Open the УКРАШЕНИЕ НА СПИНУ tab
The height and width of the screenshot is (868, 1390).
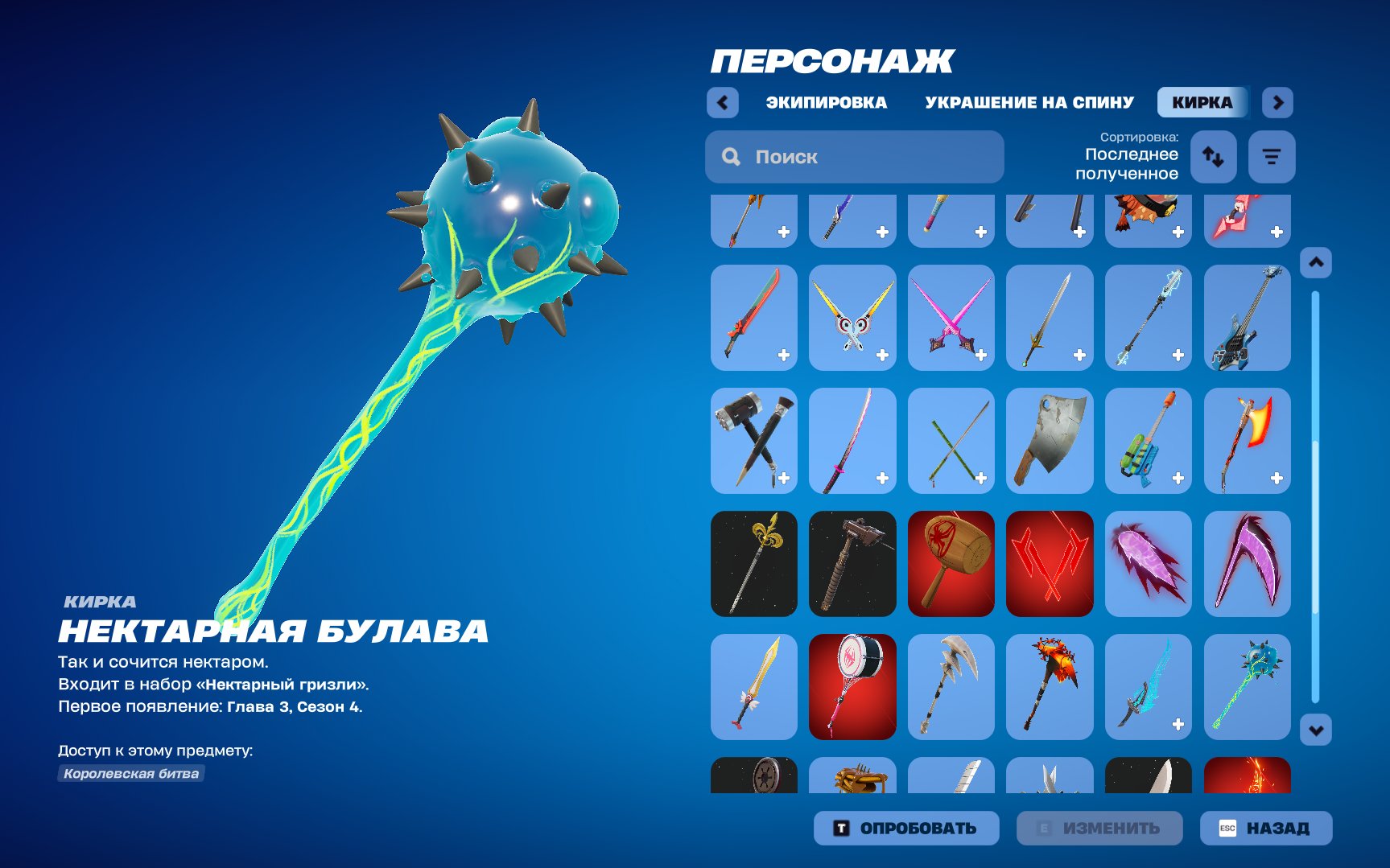(1031, 102)
